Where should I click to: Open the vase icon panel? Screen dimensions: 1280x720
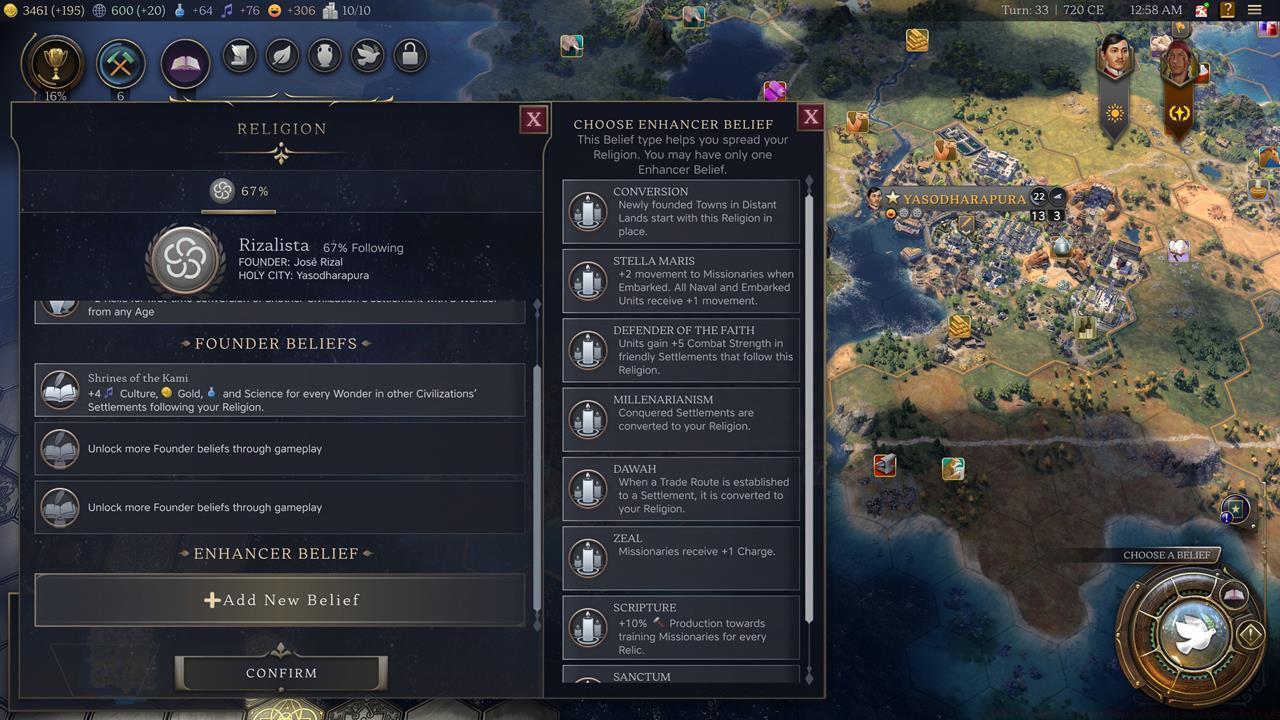click(x=325, y=56)
